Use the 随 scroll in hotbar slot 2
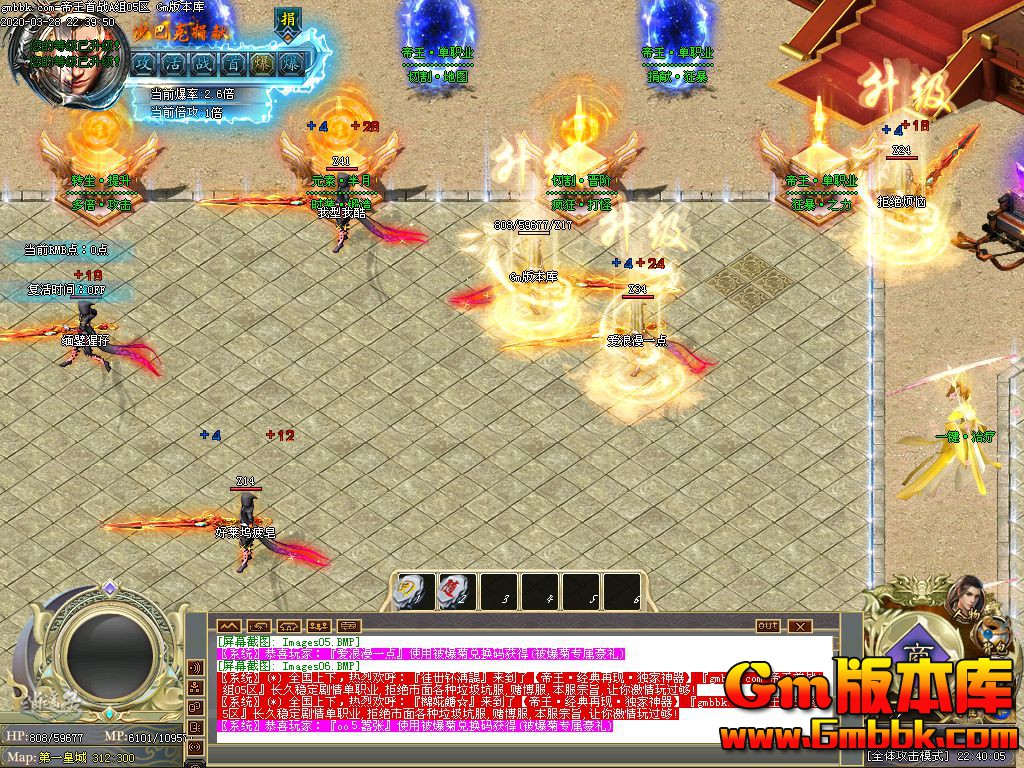 tap(456, 592)
